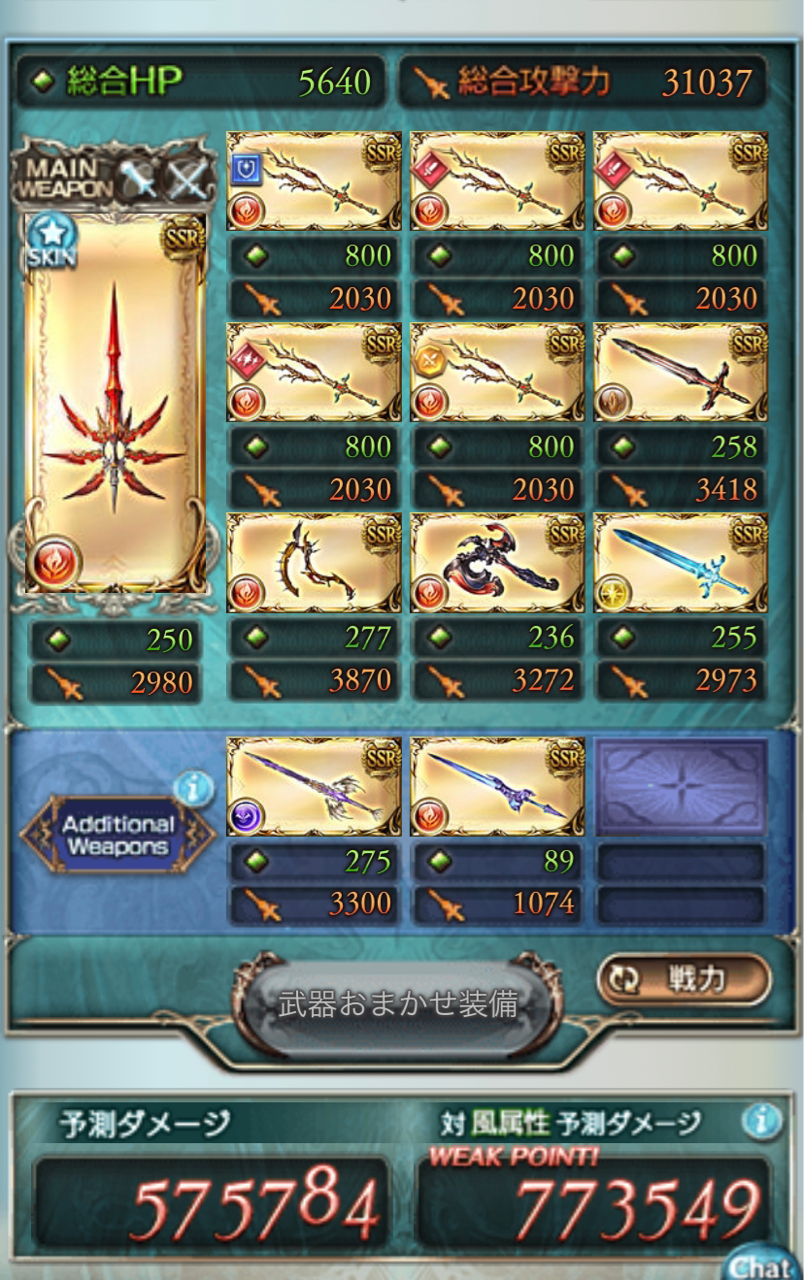Image resolution: width=804 pixels, height=1280 pixels.
Task: Show the Additional Weapons info tooltip
Action: 193,788
